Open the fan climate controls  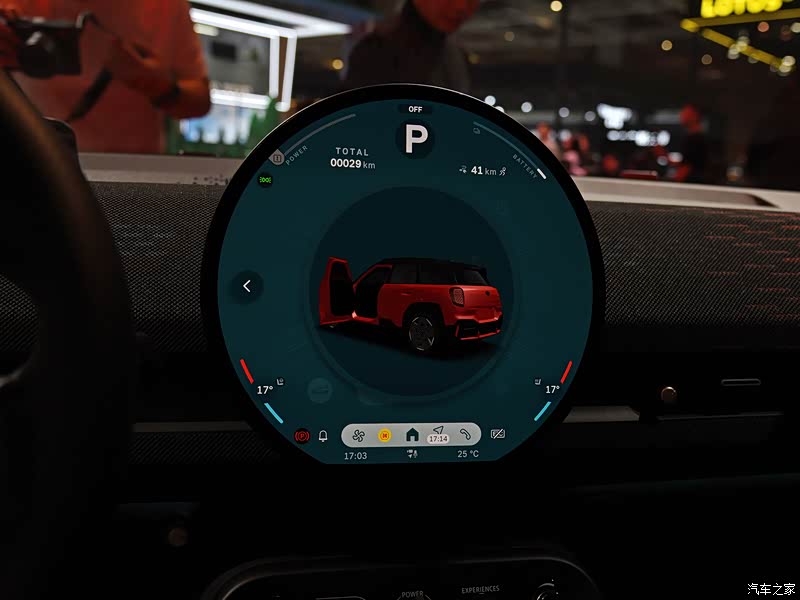(x=359, y=435)
